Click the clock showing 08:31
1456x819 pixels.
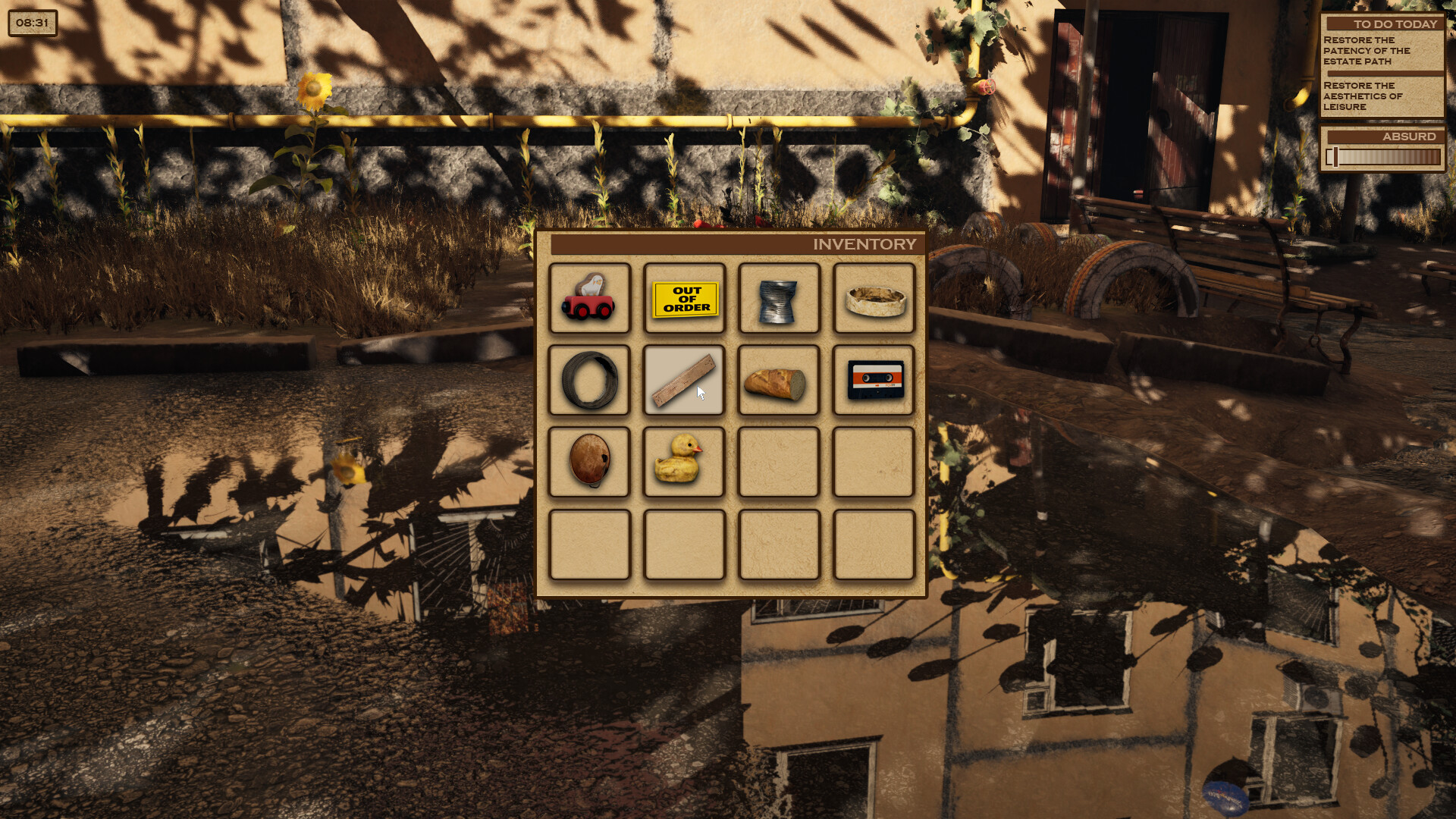click(x=31, y=23)
